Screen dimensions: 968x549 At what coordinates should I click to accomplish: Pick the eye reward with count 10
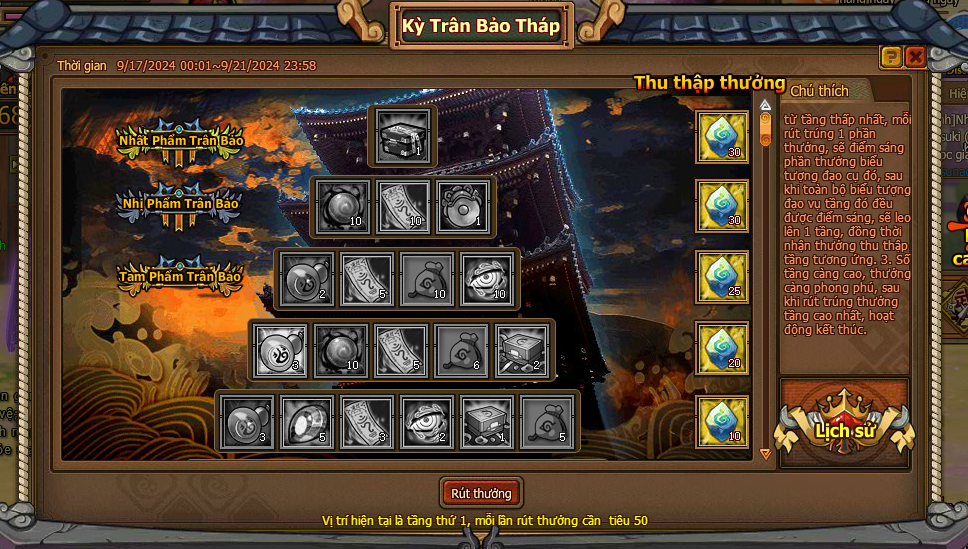pyautogui.click(x=487, y=279)
